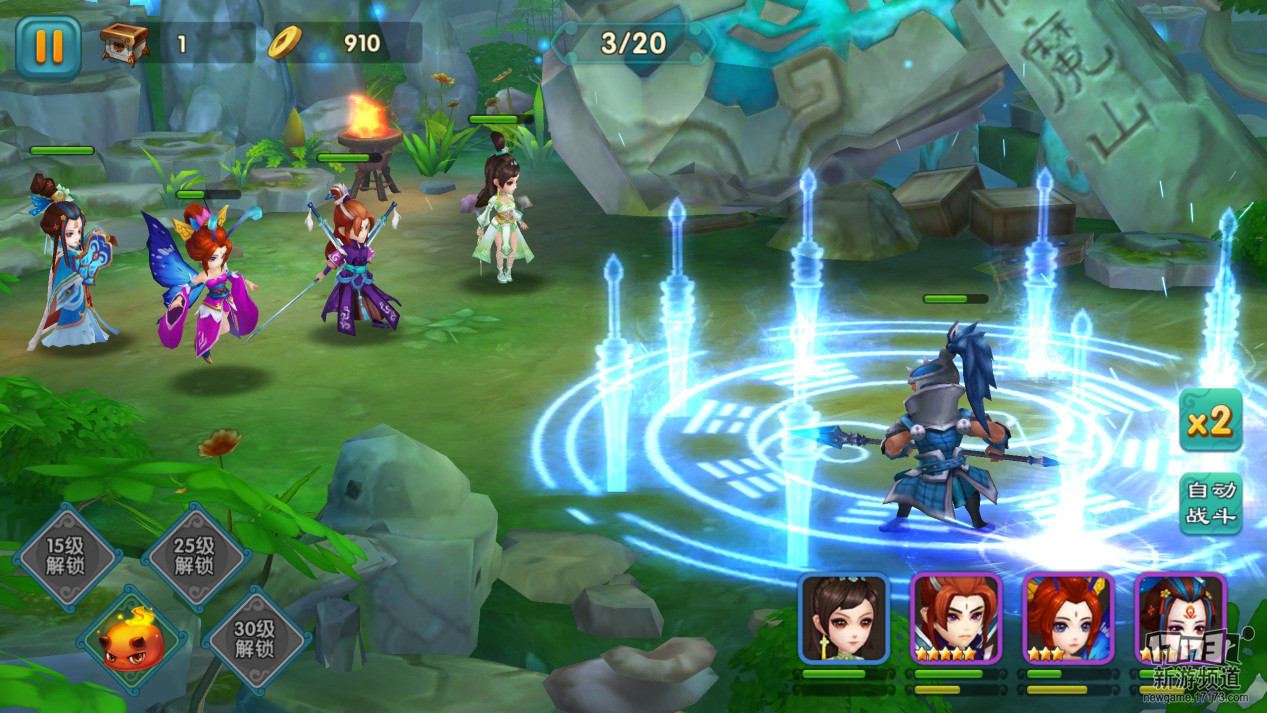Tap the locked 30级解锁 skill slot
The height and width of the screenshot is (713, 1267).
(256, 639)
